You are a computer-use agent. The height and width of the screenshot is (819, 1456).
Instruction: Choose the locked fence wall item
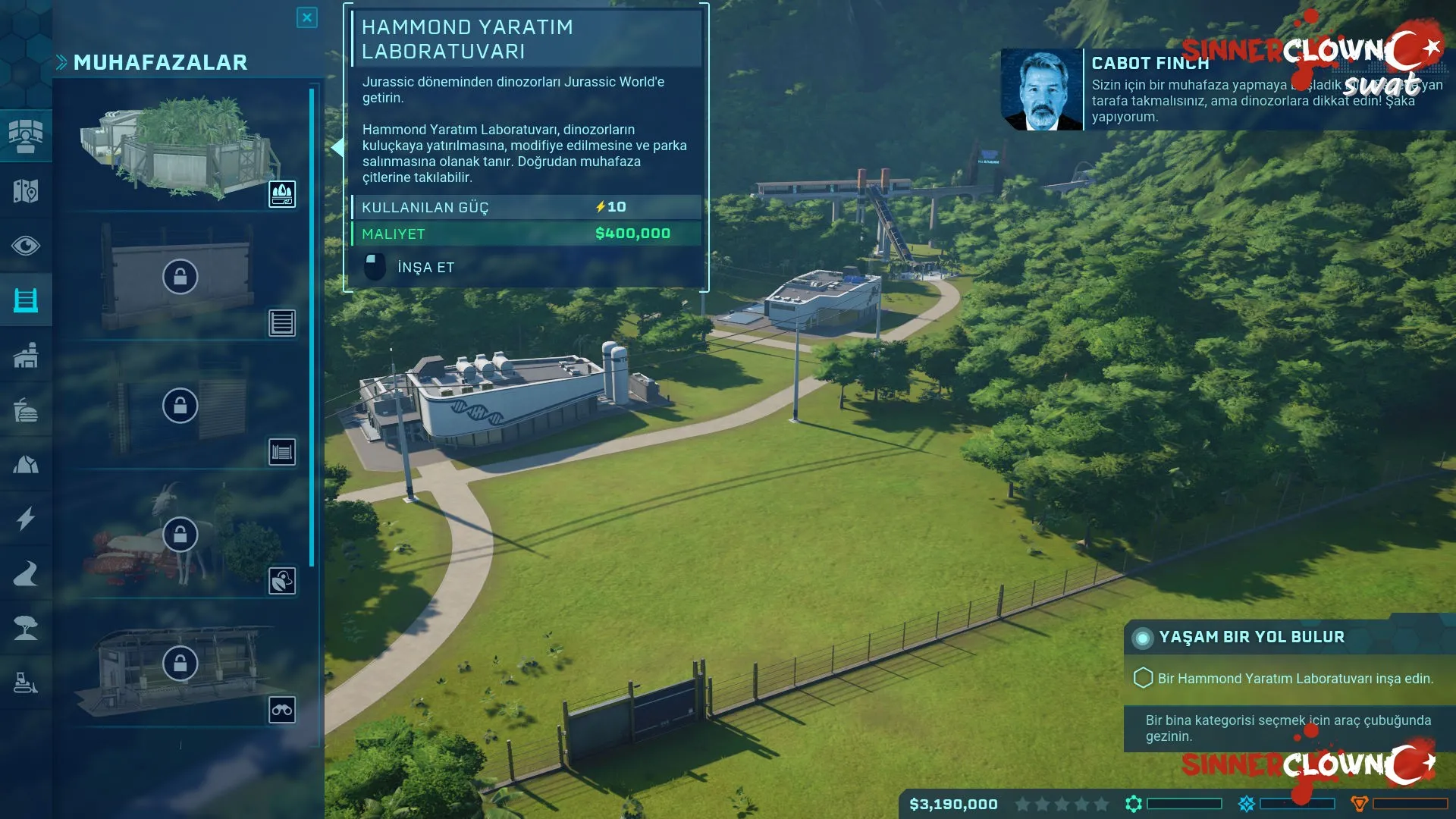pos(180,277)
